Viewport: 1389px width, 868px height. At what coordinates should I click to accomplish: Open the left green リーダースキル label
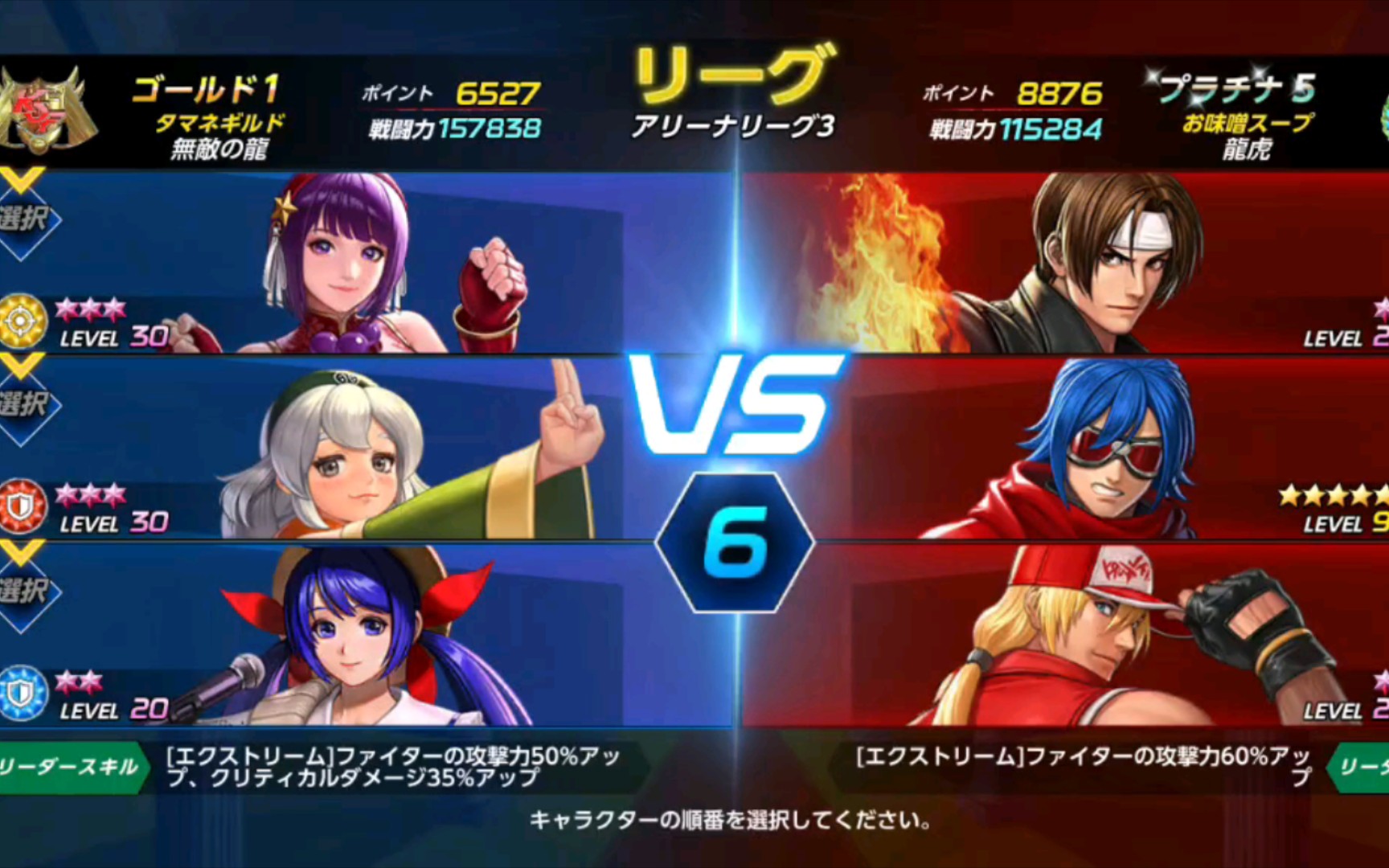[x=71, y=768]
